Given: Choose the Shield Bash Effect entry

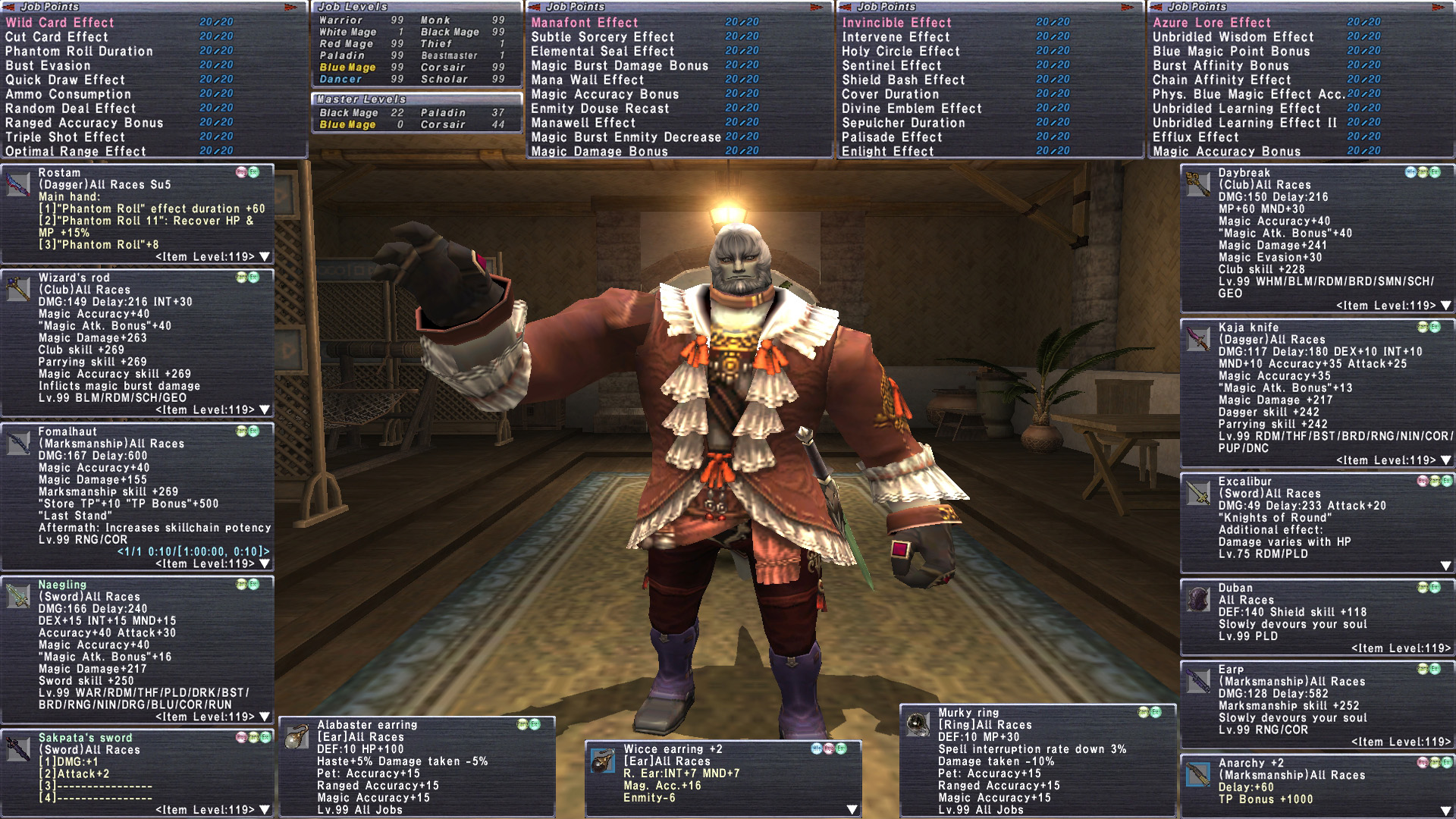Looking at the screenshot, I should (x=903, y=80).
